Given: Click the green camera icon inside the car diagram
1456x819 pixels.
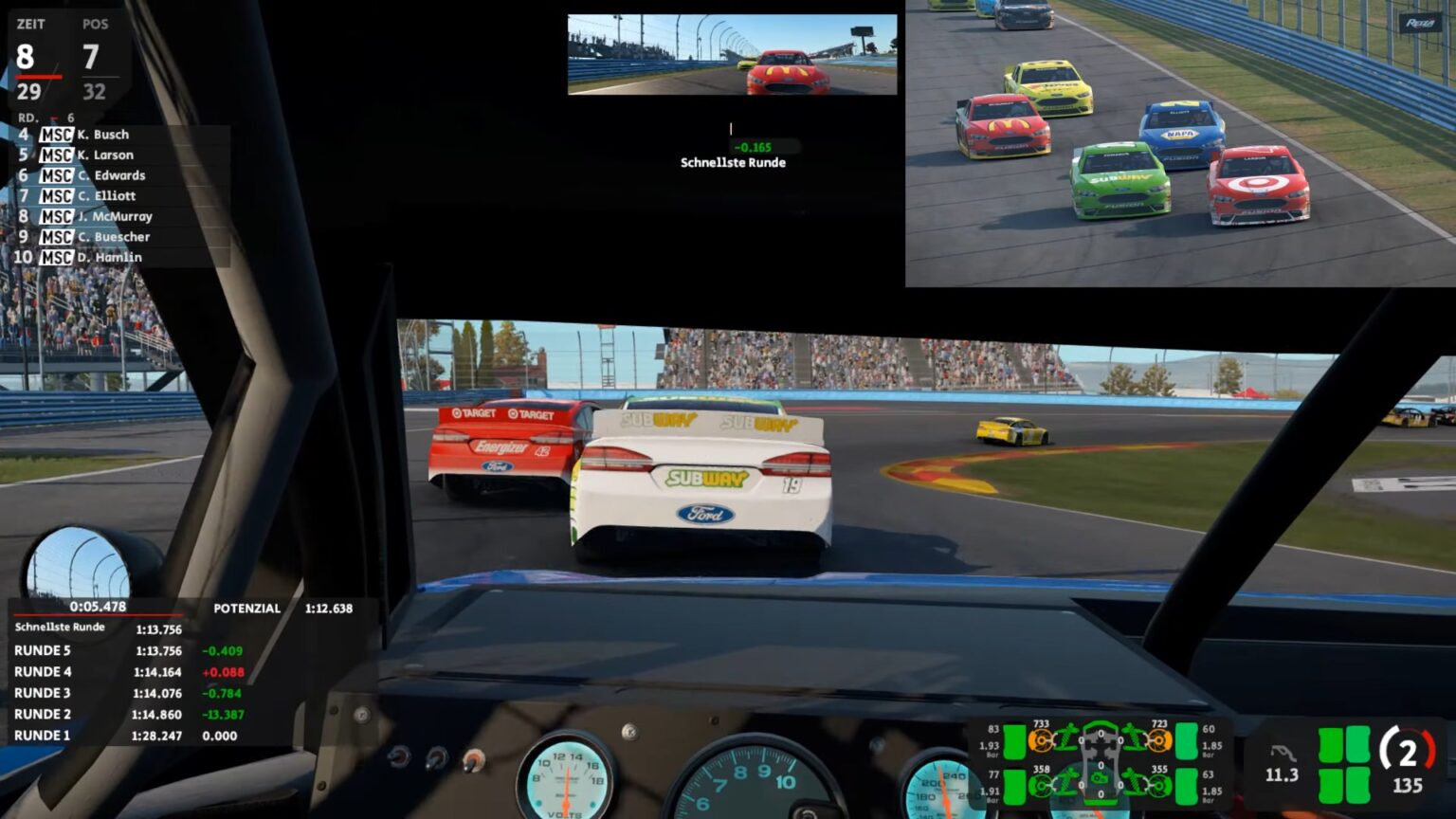Looking at the screenshot, I should pos(1100,778).
